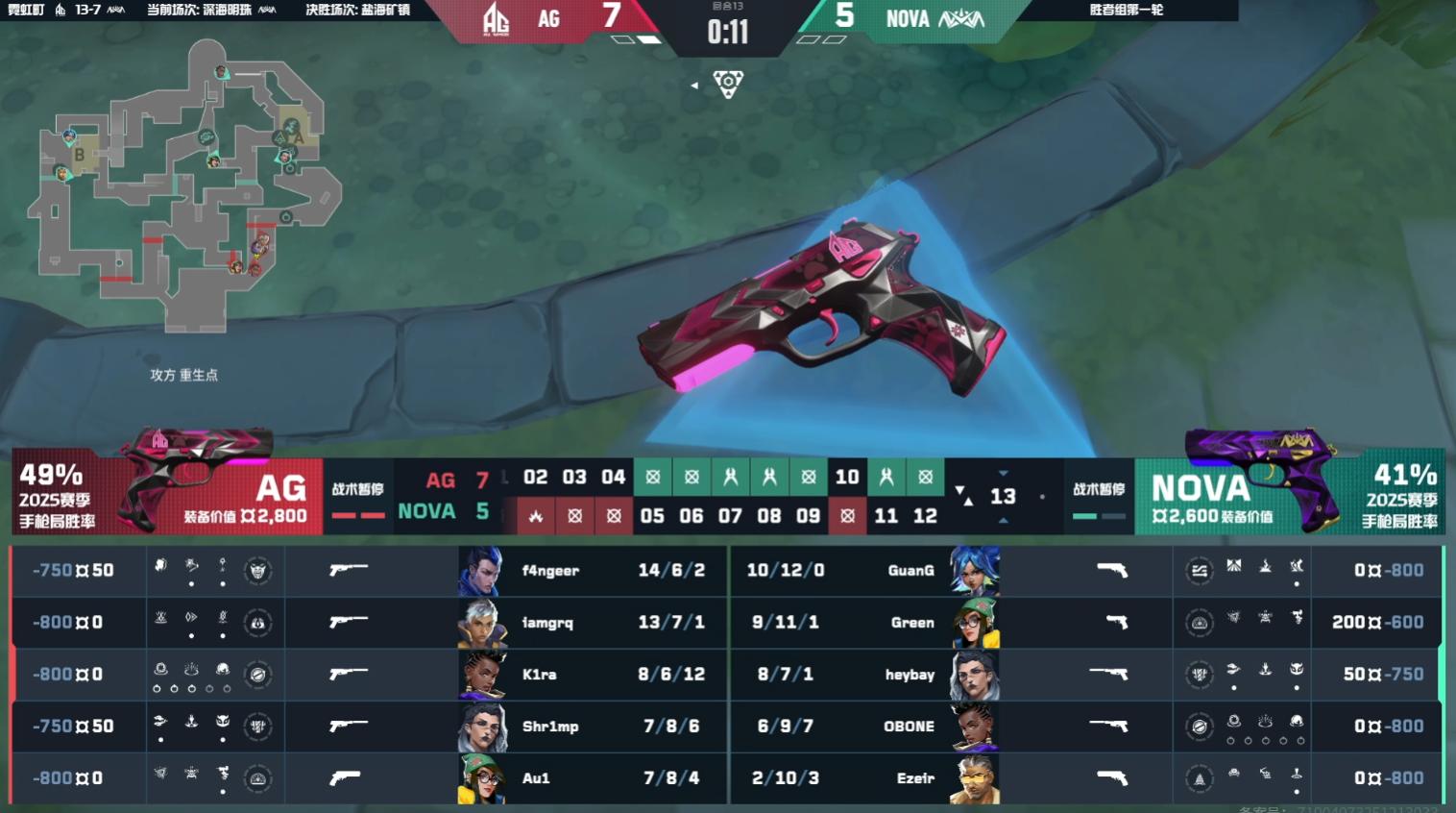Select heybay's scoreboard row

pyautogui.click(x=910, y=675)
